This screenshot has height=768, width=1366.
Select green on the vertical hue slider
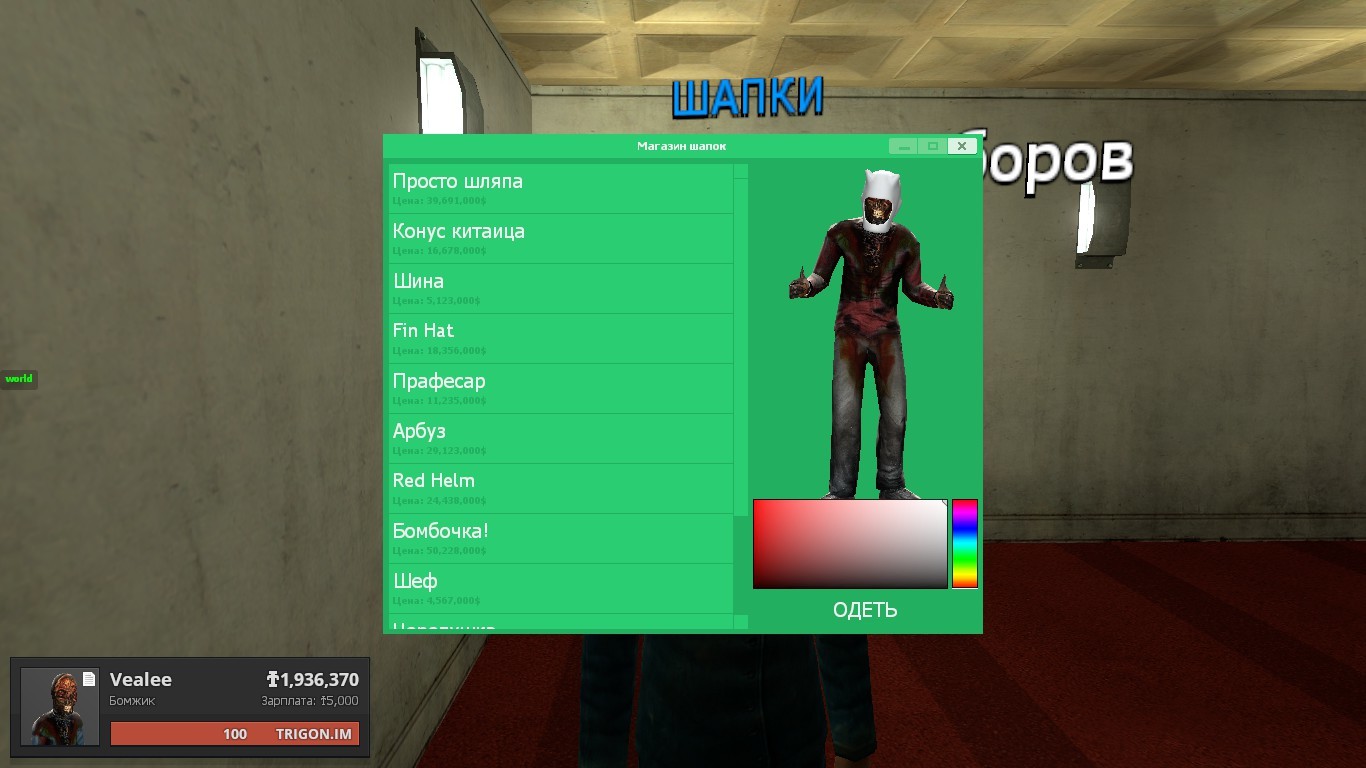(x=966, y=557)
